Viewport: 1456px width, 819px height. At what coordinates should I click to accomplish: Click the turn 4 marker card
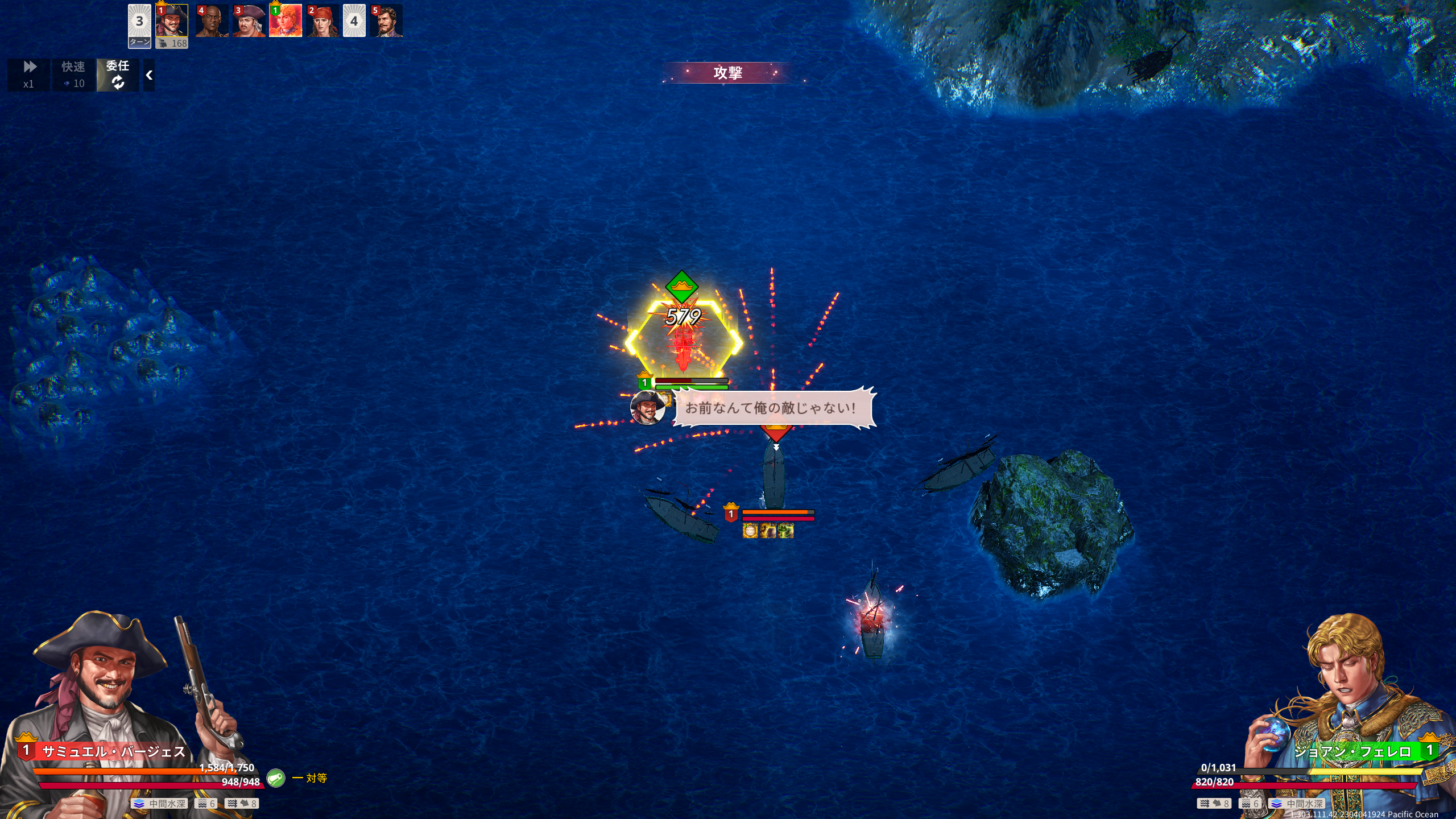pyautogui.click(x=354, y=21)
